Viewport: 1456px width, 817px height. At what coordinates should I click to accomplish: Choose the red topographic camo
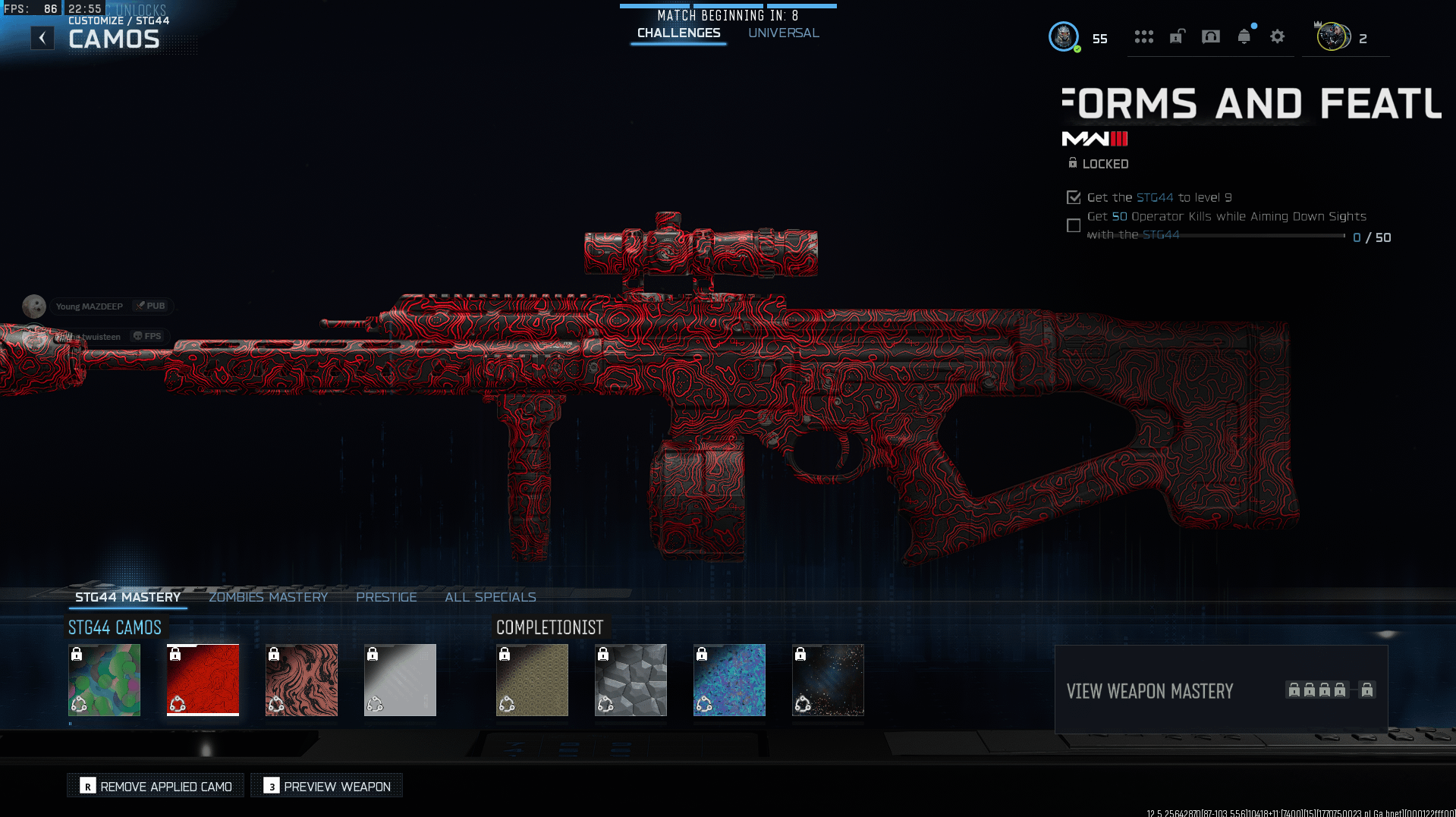pos(203,680)
